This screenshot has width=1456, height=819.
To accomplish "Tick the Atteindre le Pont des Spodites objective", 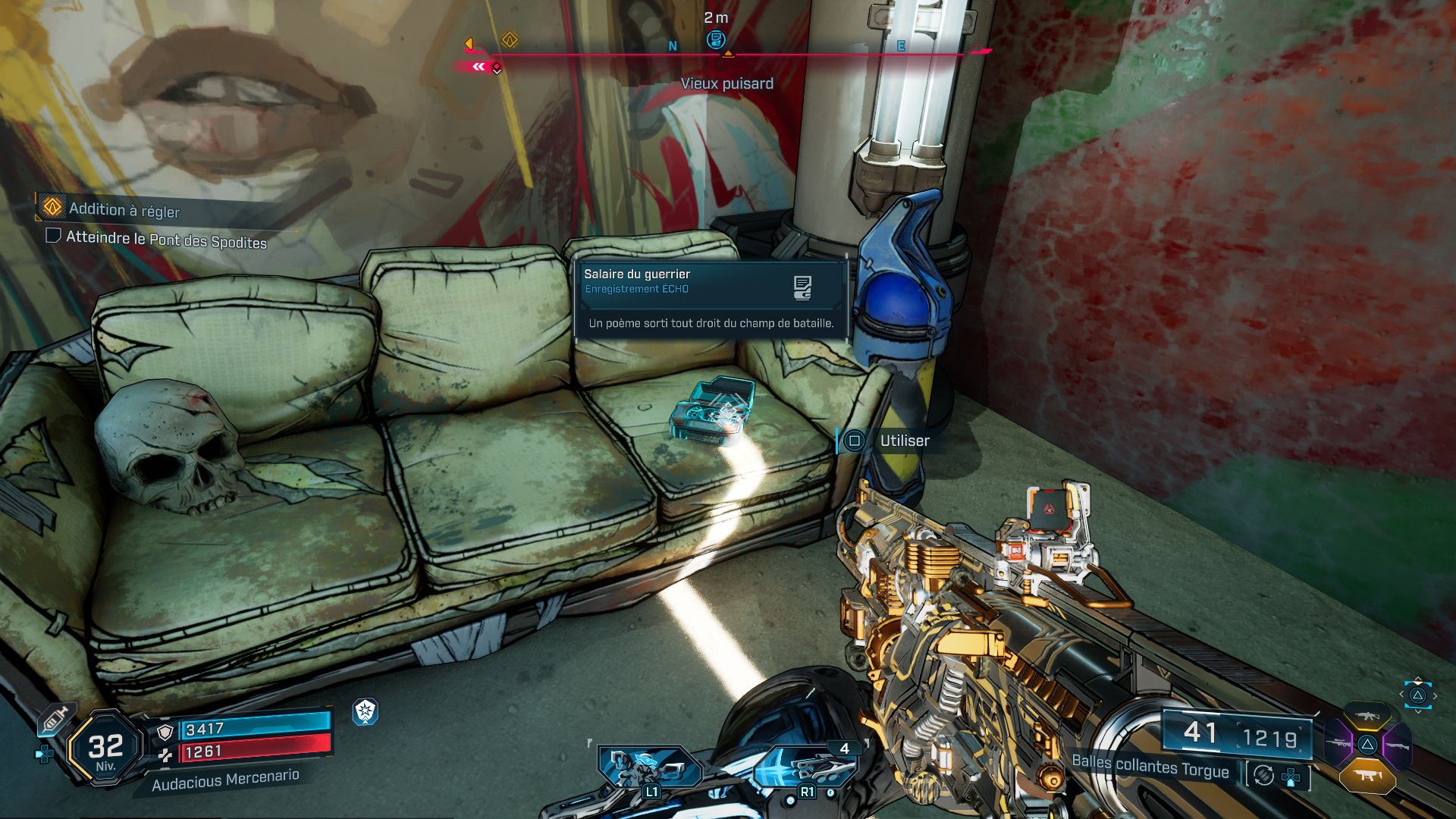I will [54, 236].
